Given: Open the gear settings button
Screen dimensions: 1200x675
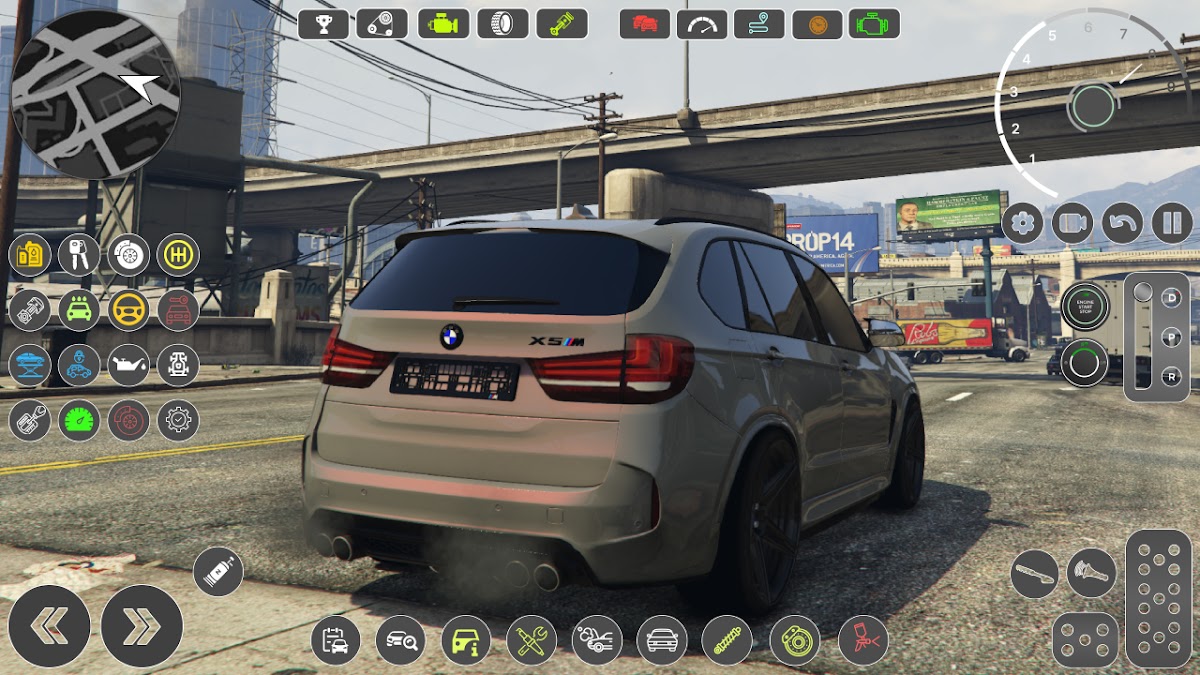Looking at the screenshot, I should [1022, 222].
